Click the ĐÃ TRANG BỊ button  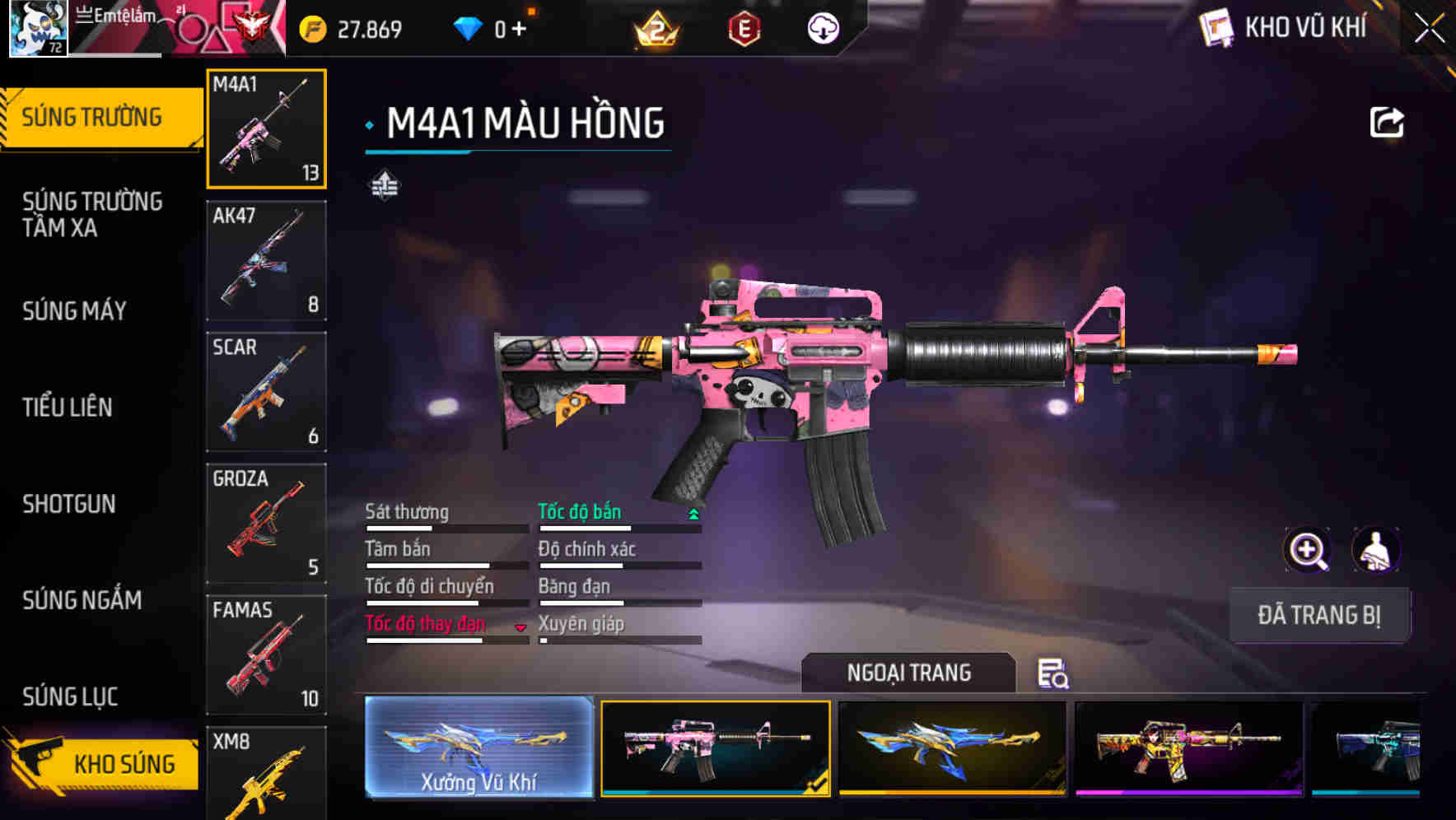[1319, 615]
